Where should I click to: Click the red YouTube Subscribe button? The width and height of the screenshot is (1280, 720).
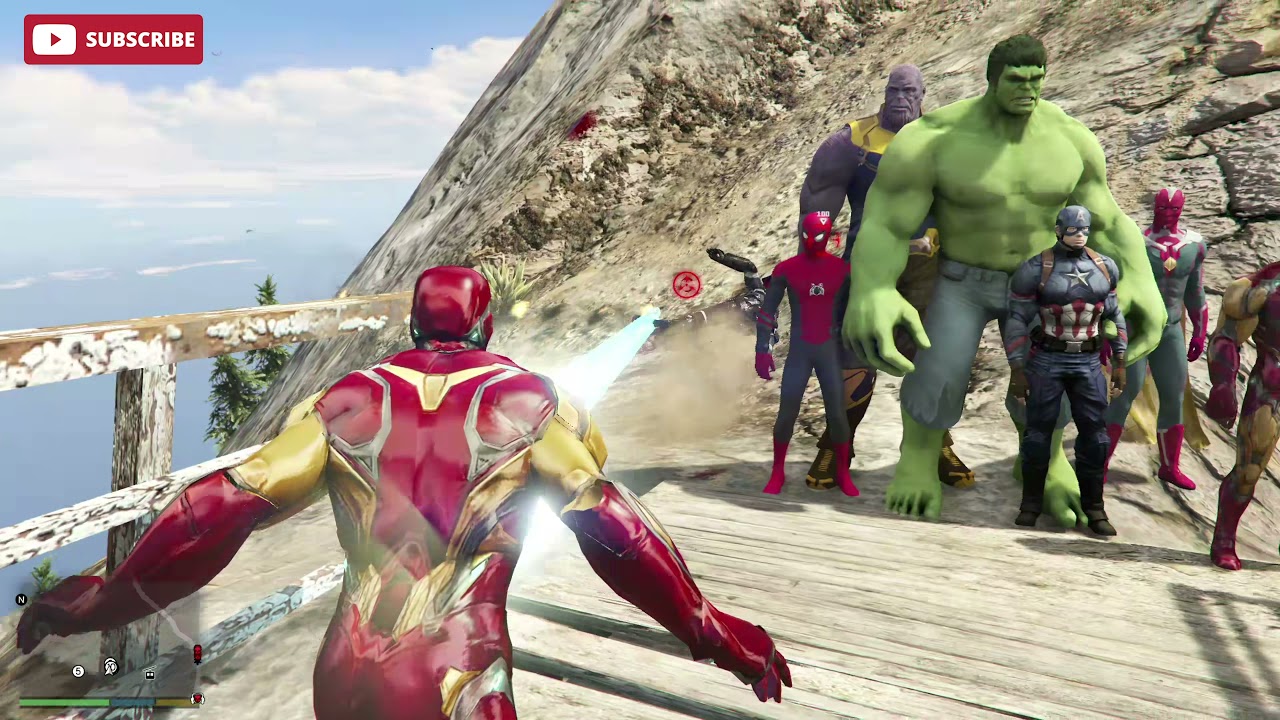(x=113, y=39)
